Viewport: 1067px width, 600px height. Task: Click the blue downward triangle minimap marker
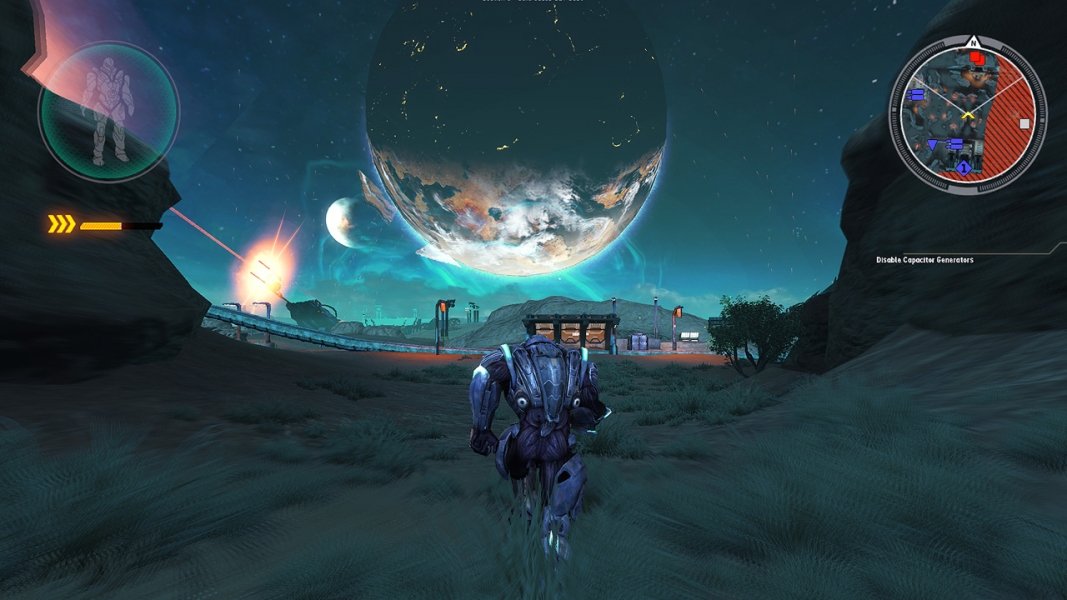point(933,145)
